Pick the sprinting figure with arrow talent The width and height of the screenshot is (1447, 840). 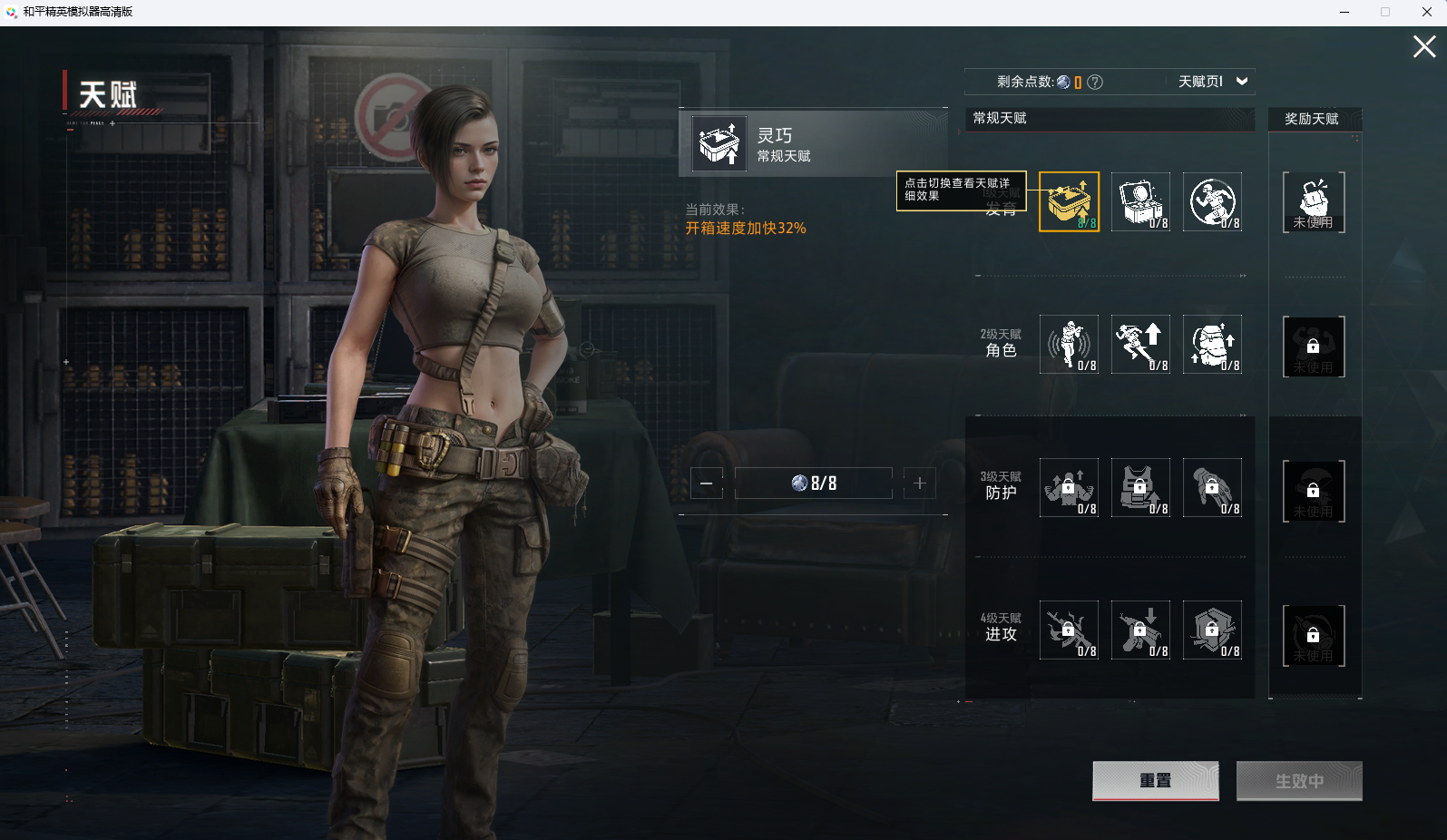[1140, 345]
